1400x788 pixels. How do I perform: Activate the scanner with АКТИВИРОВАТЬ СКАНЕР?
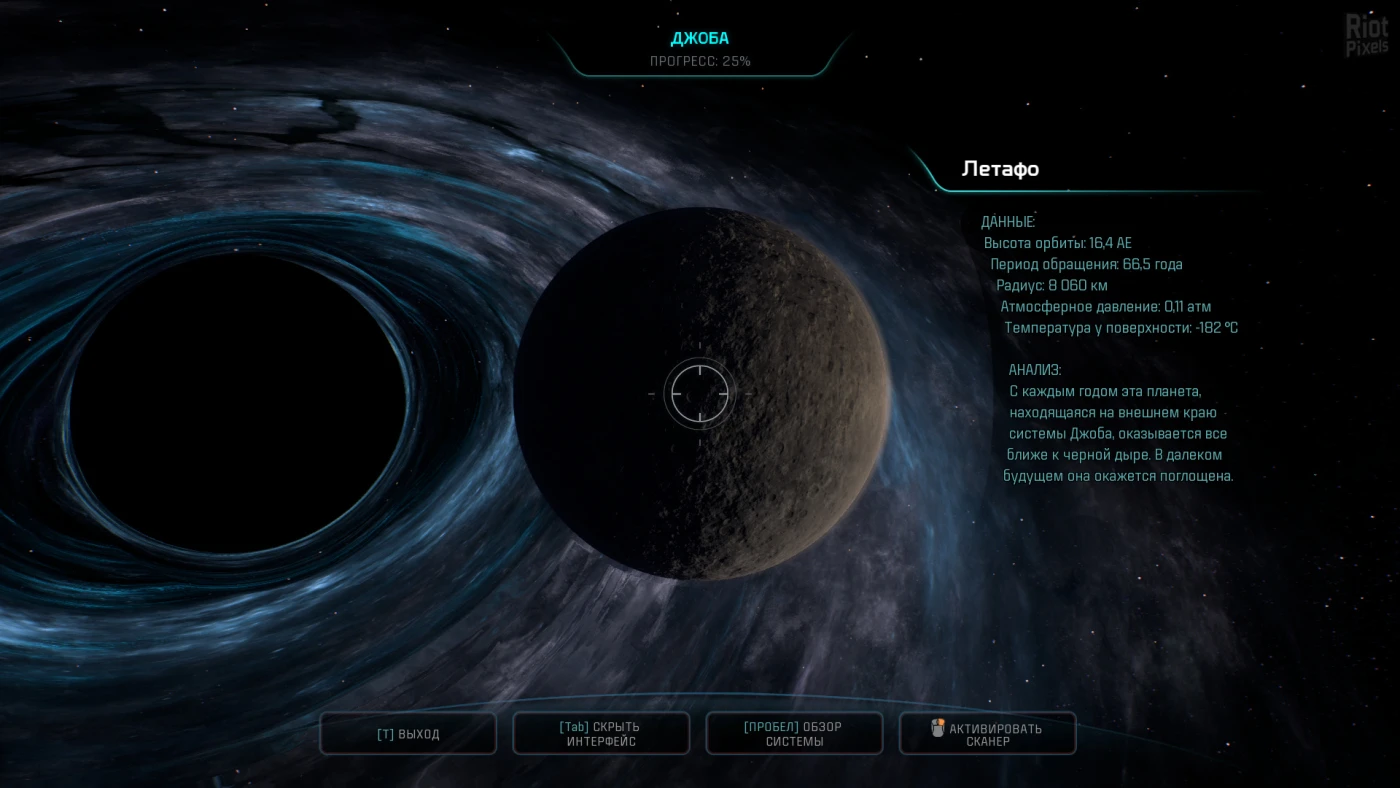(x=988, y=734)
